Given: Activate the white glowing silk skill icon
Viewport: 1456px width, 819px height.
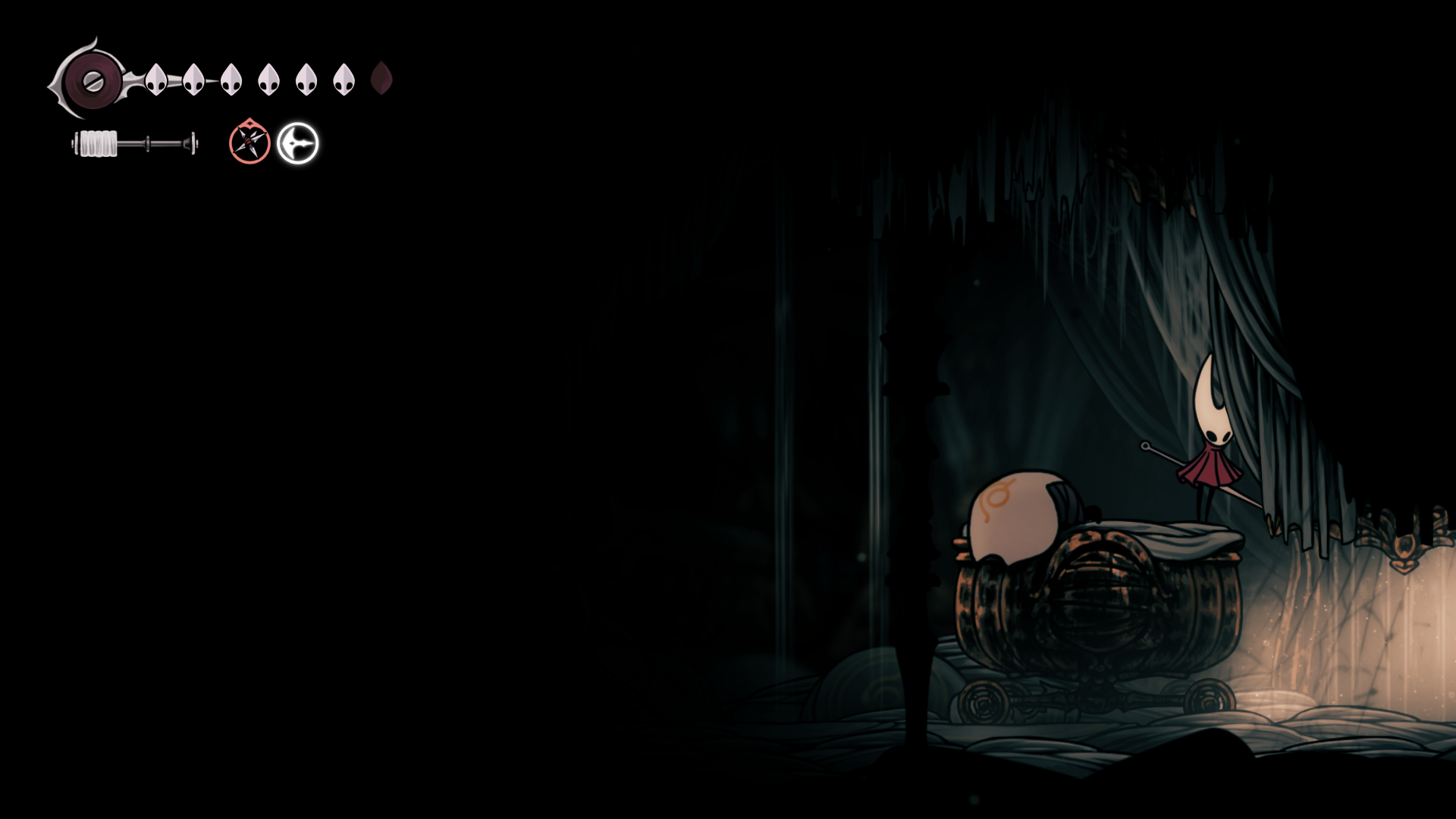Looking at the screenshot, I should [297, 143].
